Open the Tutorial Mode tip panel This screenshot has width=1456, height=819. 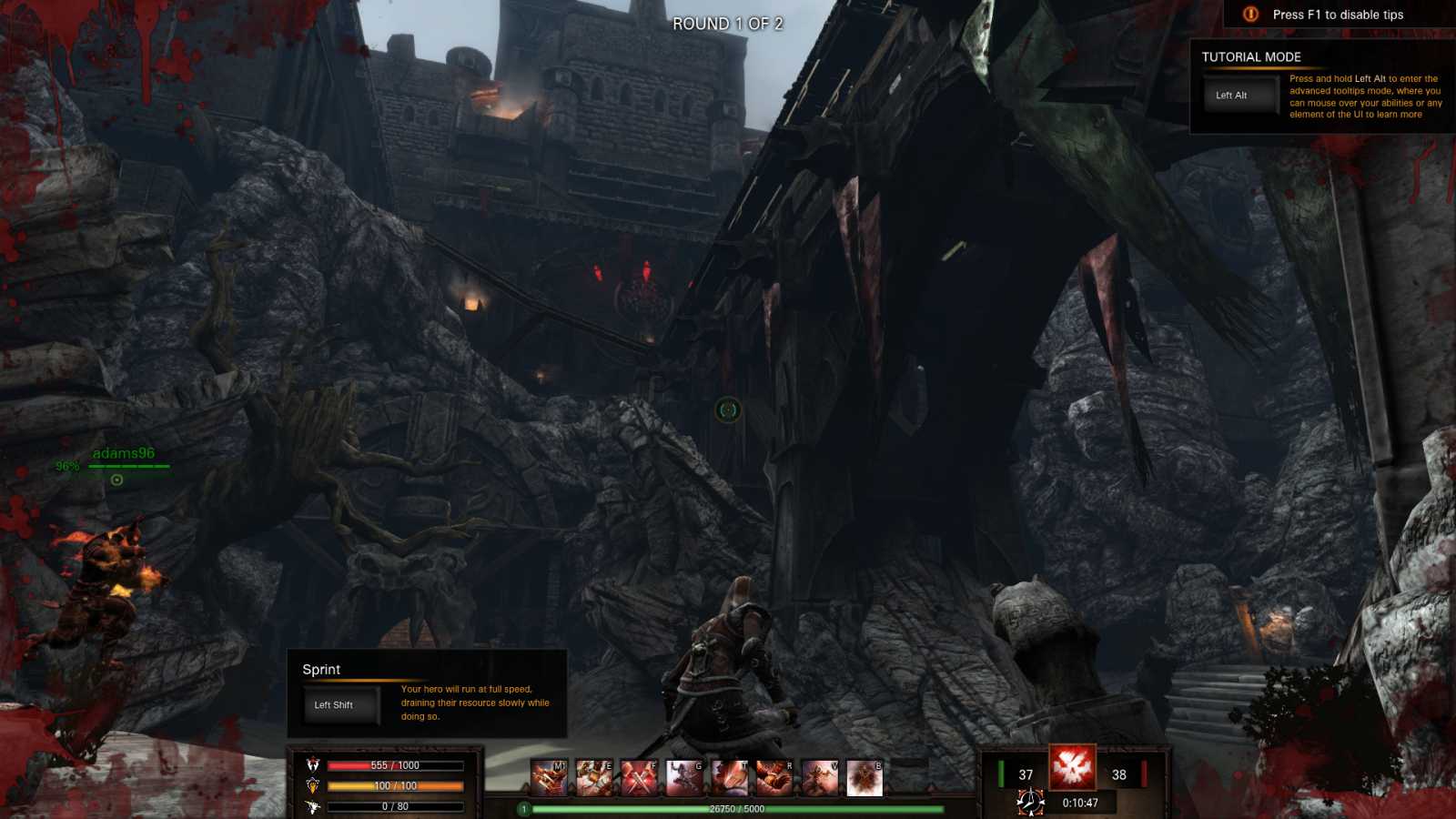(x=1321, y=87)
